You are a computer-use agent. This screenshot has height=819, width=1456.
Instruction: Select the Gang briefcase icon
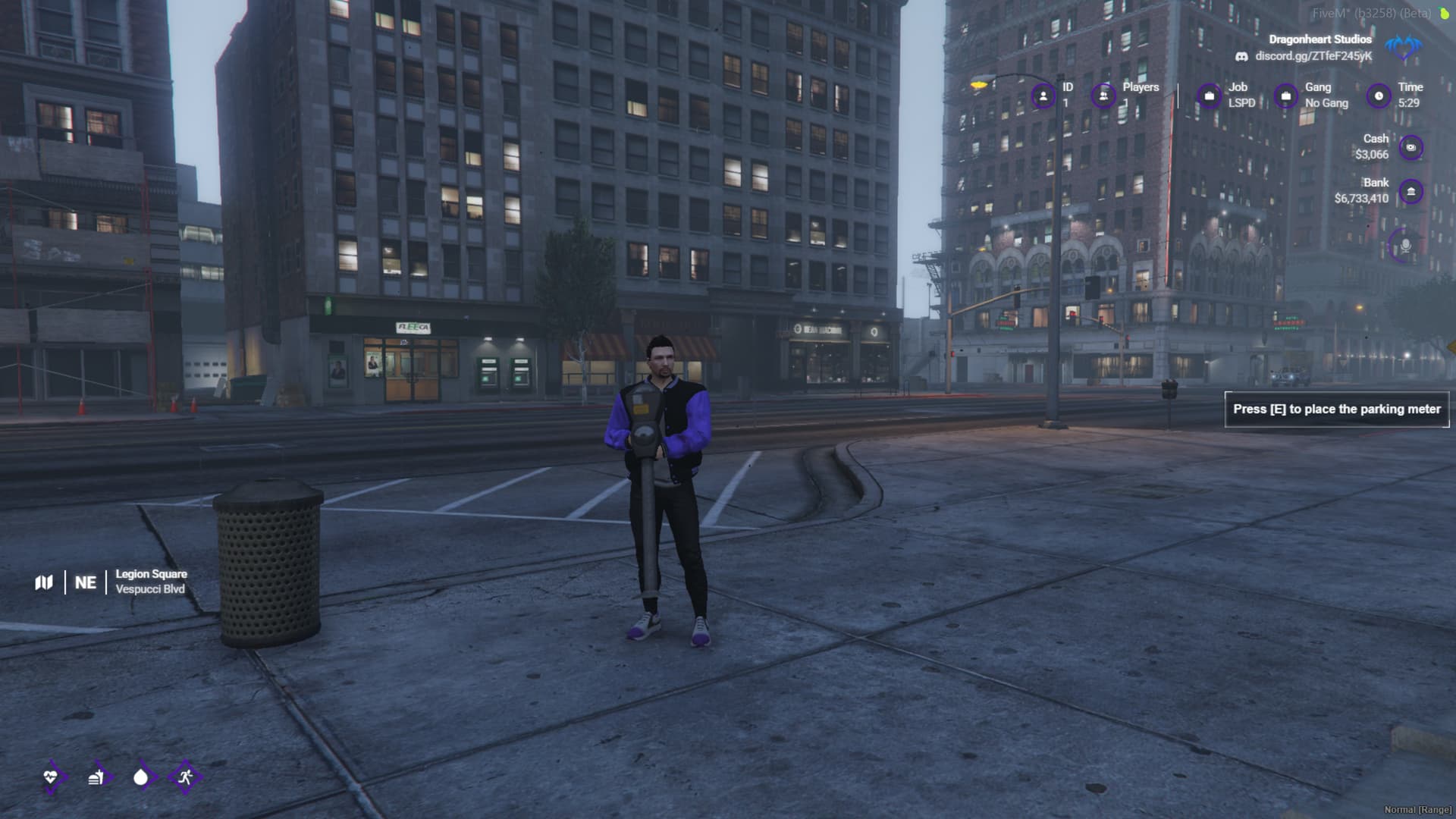tap(1285, 96)
